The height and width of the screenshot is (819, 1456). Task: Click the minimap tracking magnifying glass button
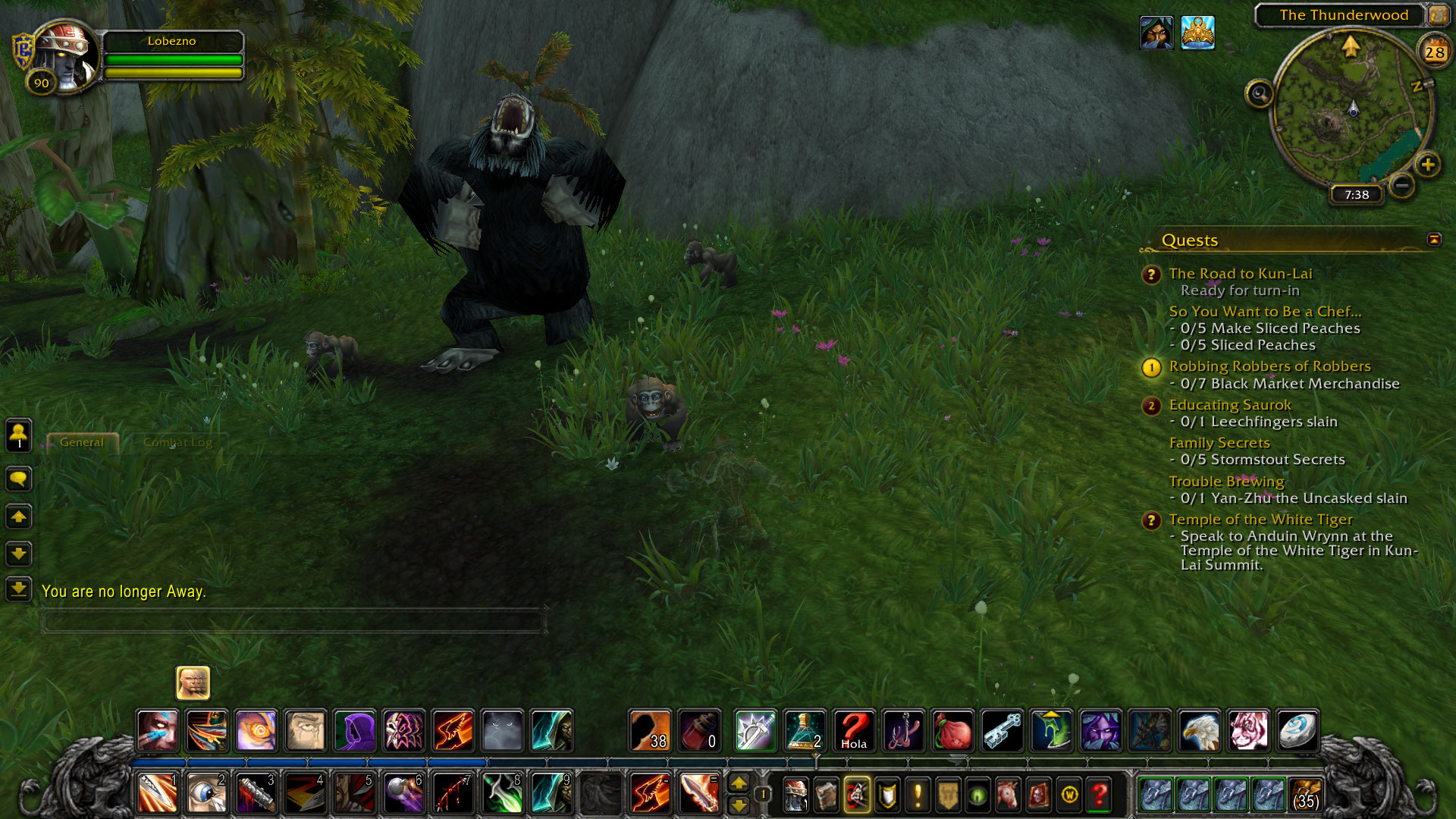click(1260, 94)
